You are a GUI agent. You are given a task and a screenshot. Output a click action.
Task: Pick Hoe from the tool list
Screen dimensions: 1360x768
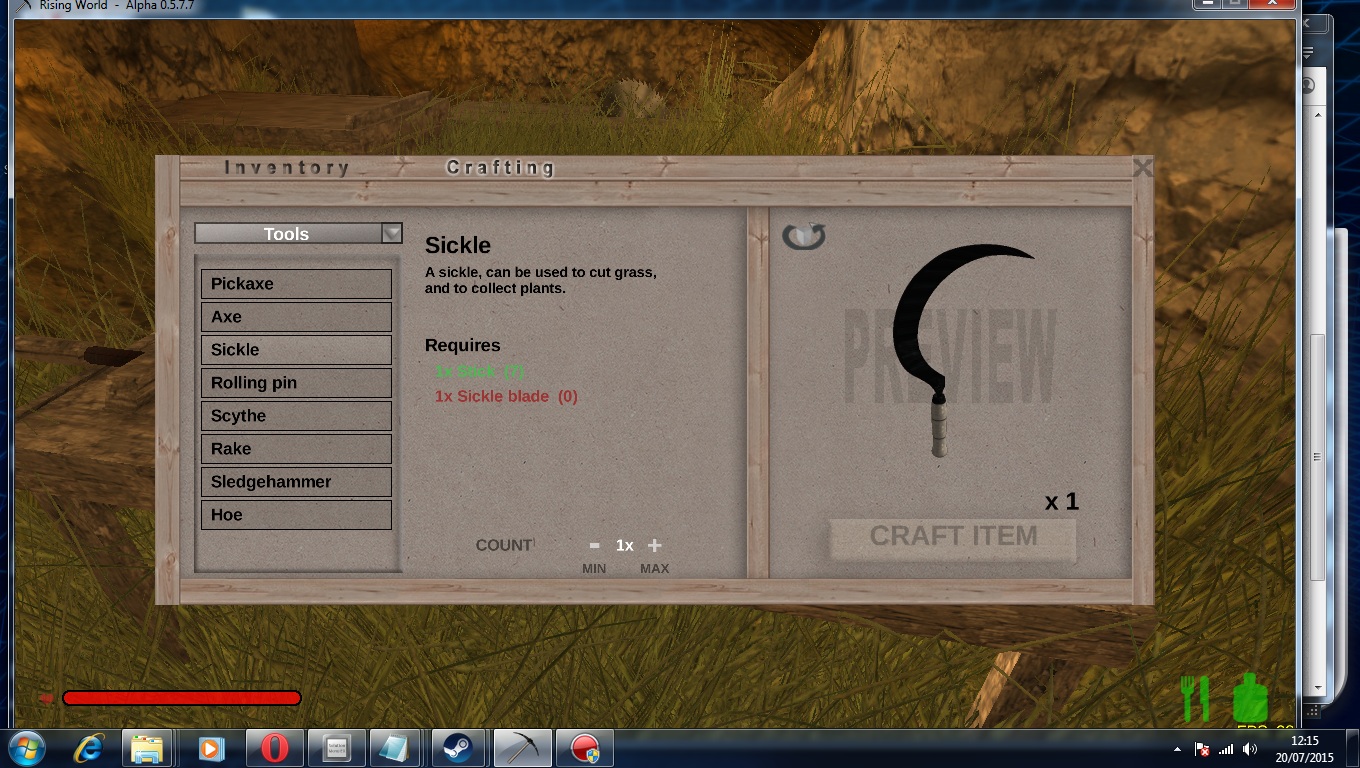[296, 515]
